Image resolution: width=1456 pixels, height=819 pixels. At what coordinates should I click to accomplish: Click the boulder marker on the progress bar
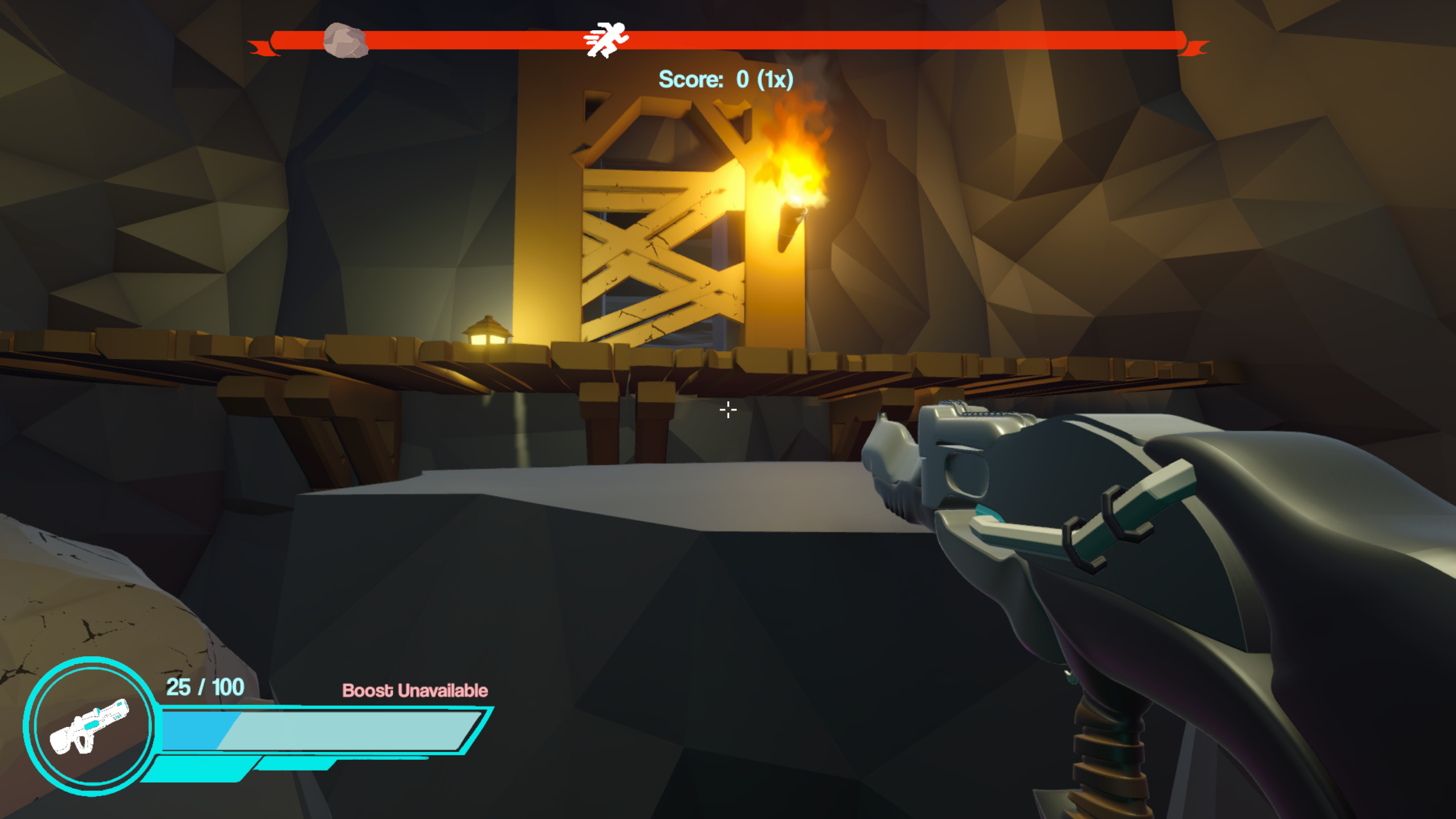coord(345,41)
